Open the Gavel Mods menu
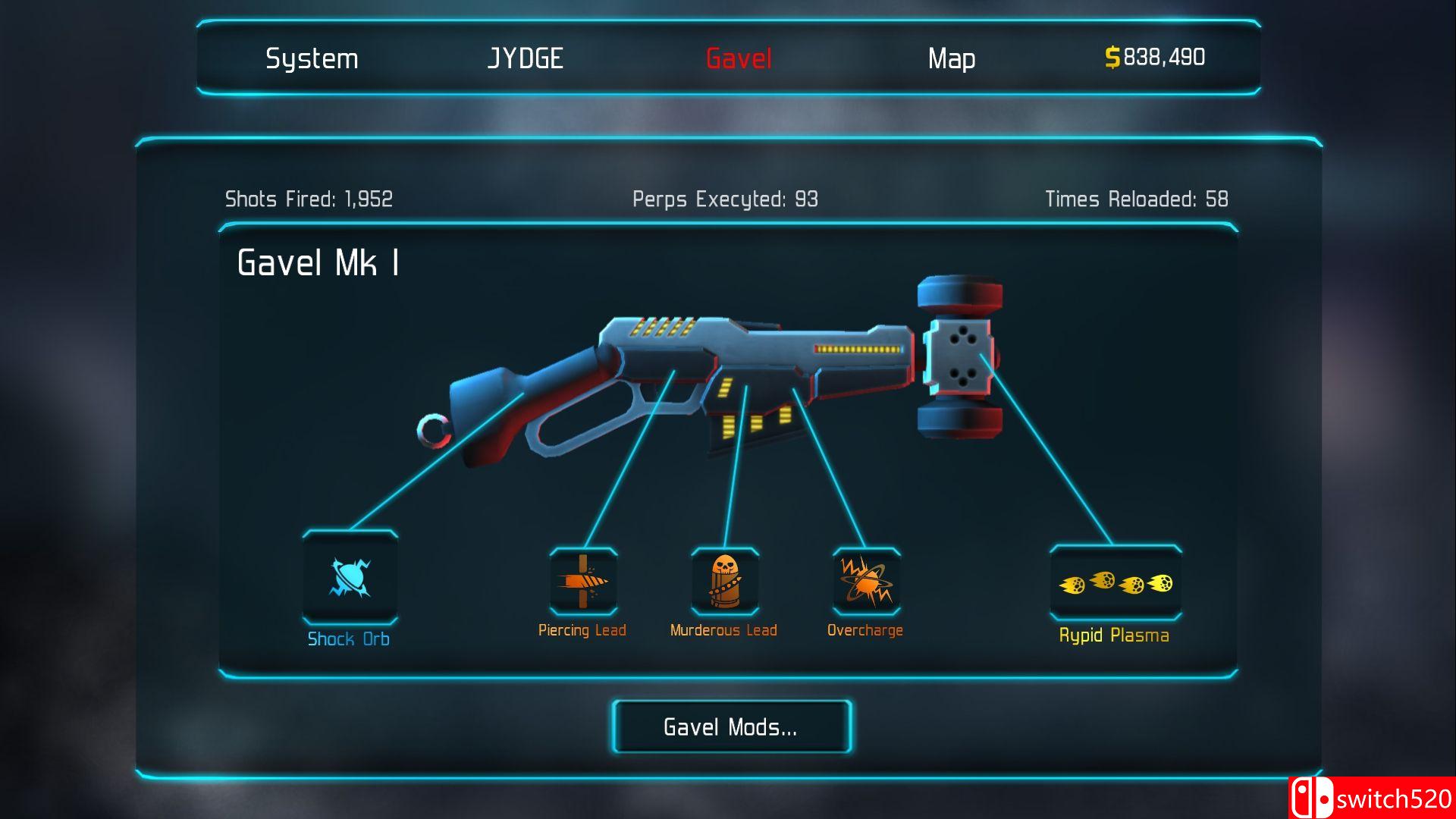The height and width of the screenshot is (819, 1456). tap(731, 726)
